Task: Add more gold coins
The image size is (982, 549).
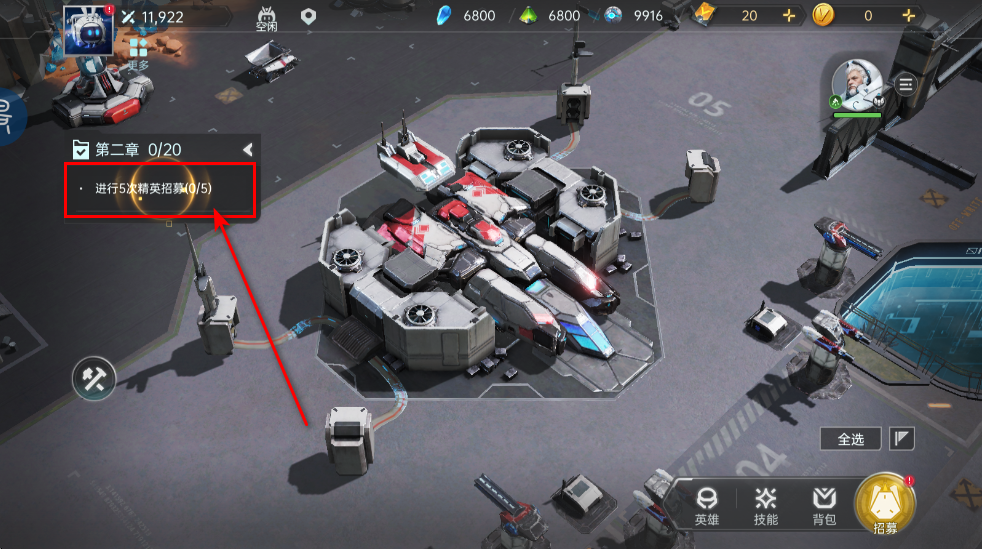Action: point(908,16)
